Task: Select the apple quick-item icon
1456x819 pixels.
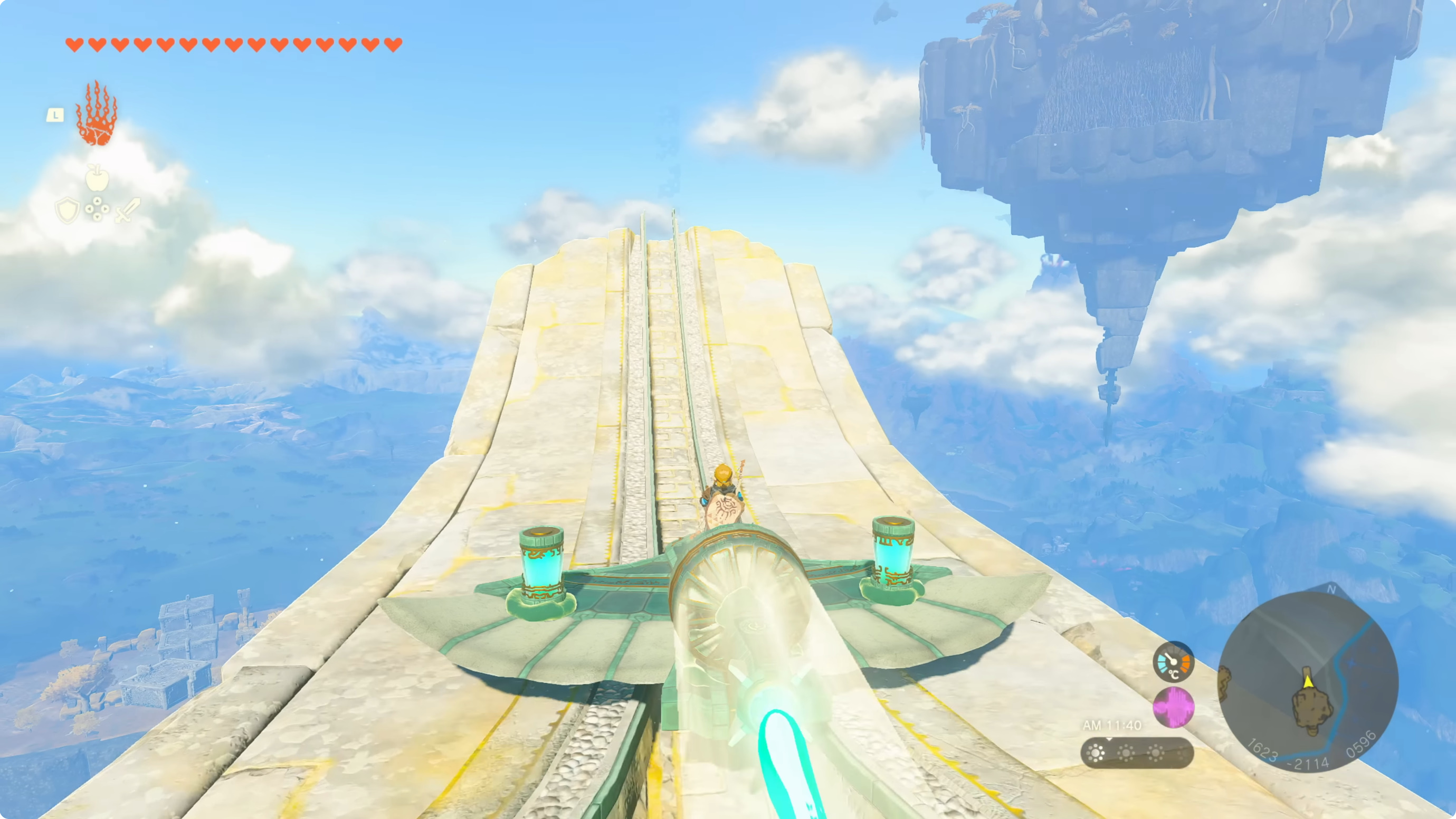Action: pyautogui.click(x=97, y=178)
